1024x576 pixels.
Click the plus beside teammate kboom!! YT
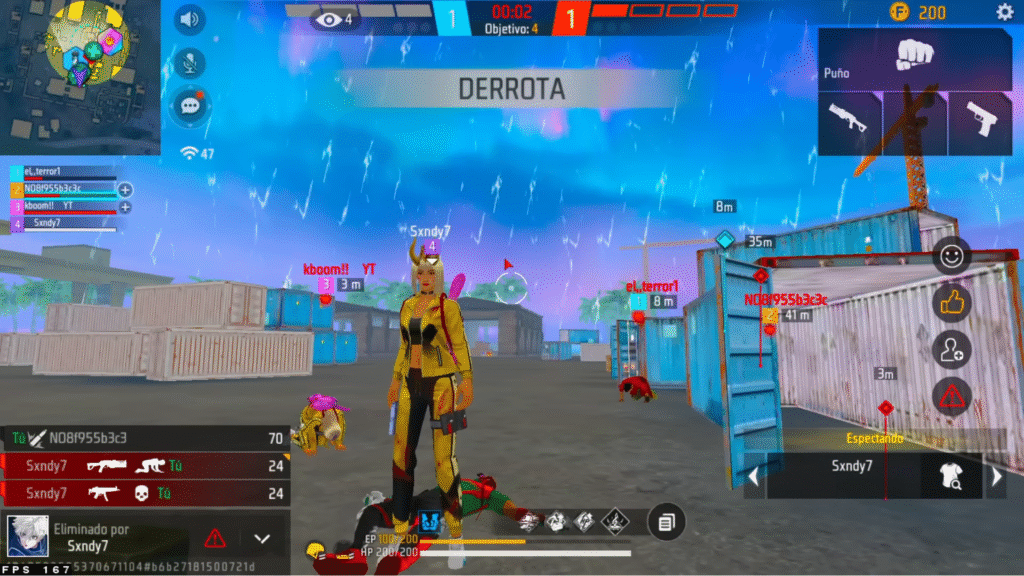125,207
